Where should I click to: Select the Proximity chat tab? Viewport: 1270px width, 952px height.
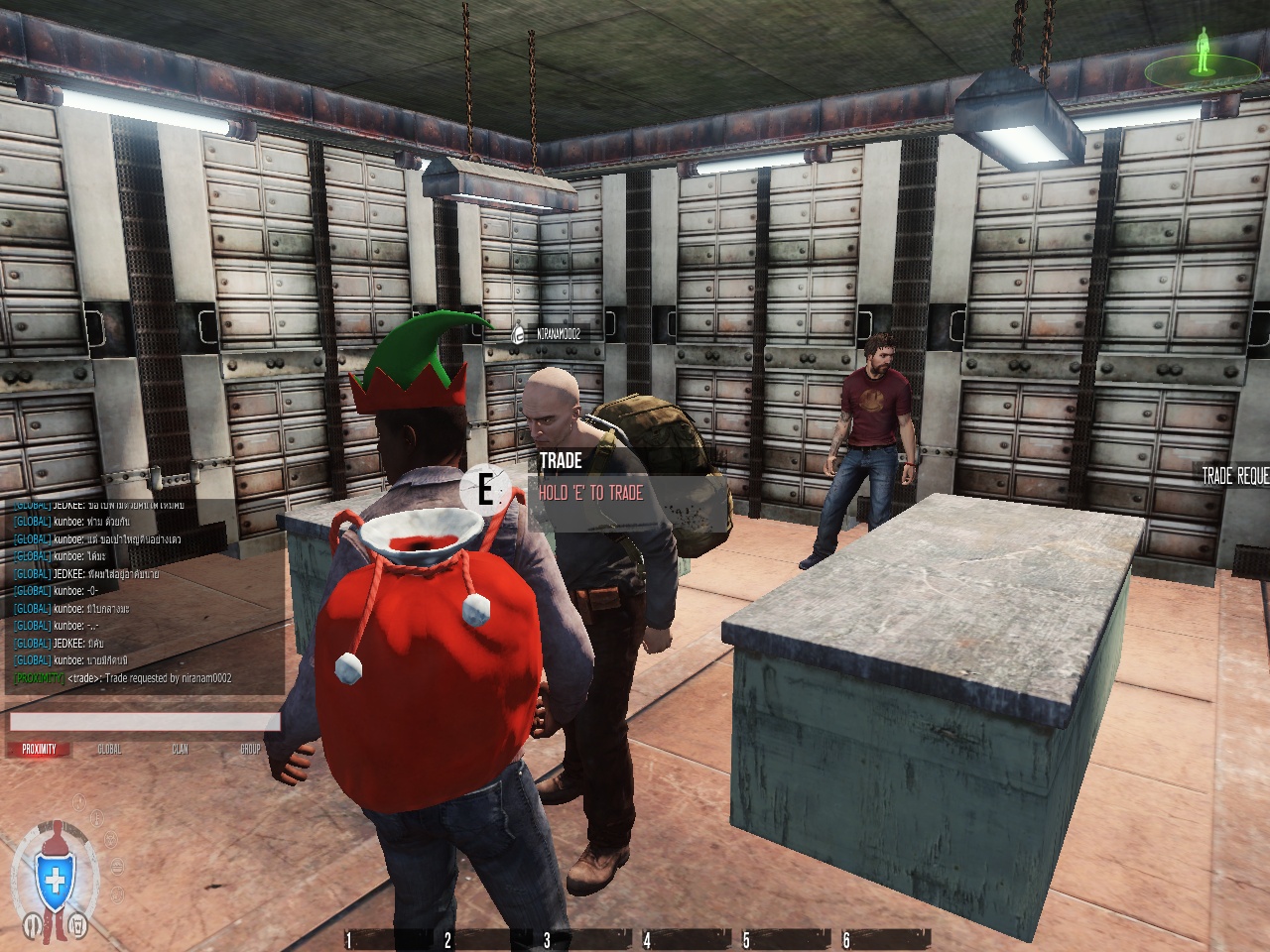(40, 750)
